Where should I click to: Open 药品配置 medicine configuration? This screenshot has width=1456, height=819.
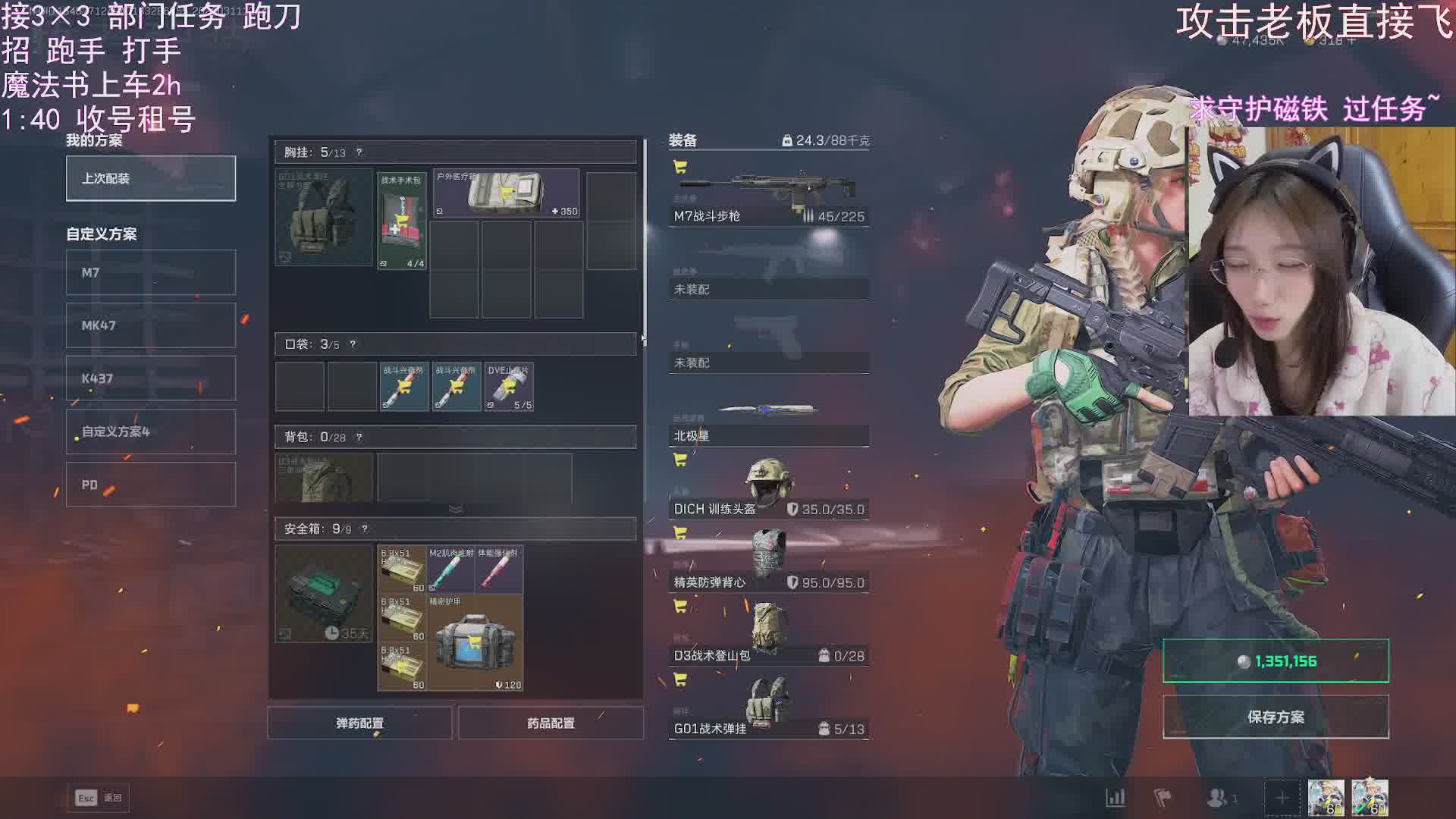(551, 723)
